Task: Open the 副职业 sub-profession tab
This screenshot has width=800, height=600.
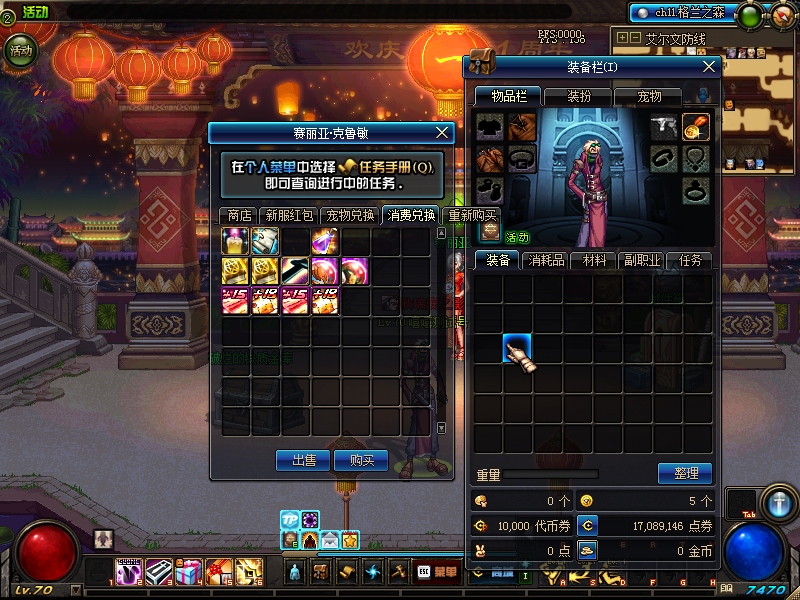Action: tap(642, 260)
